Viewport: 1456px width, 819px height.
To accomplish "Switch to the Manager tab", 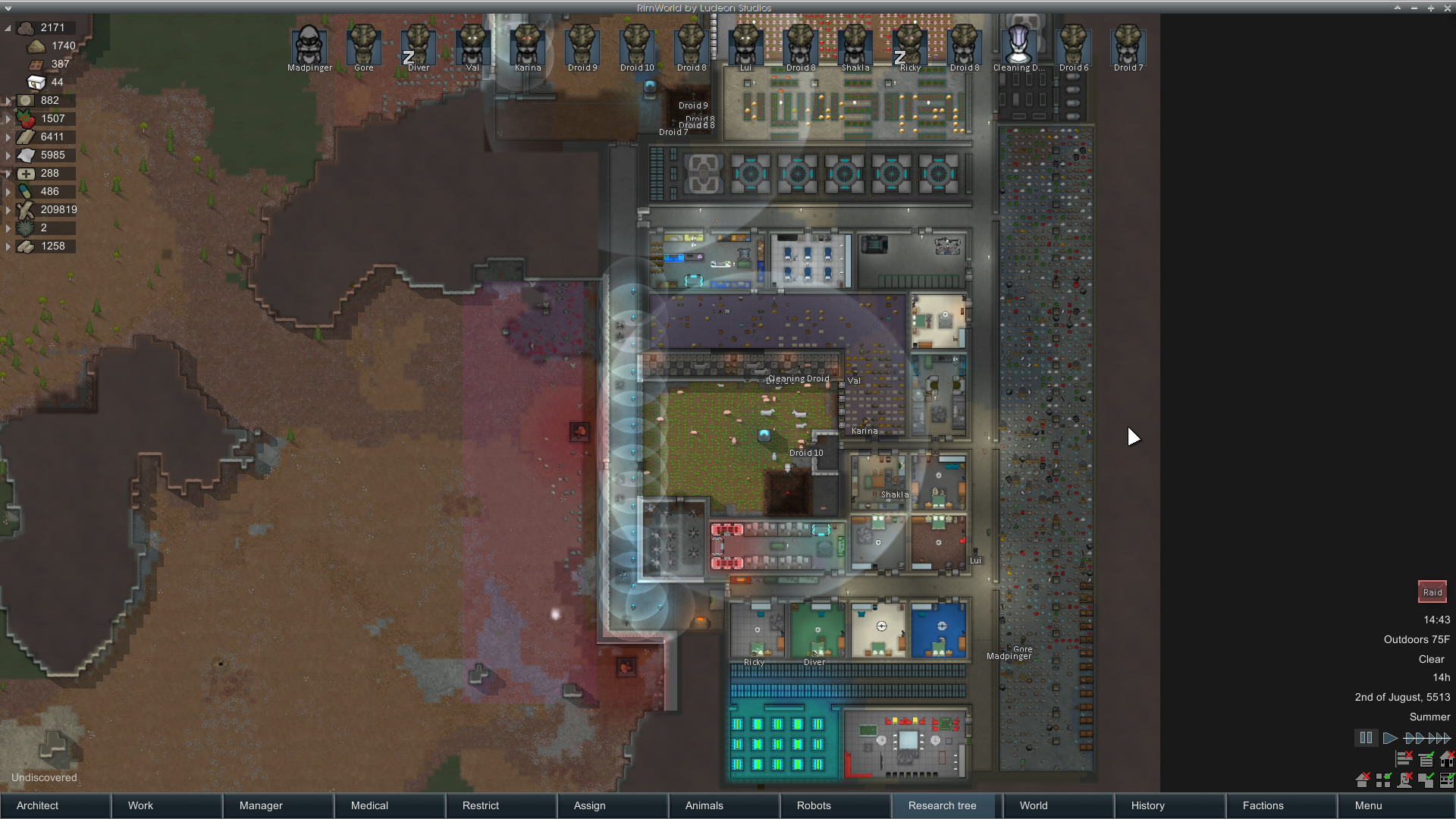I will pyautogui.click(x=278, y=805).
